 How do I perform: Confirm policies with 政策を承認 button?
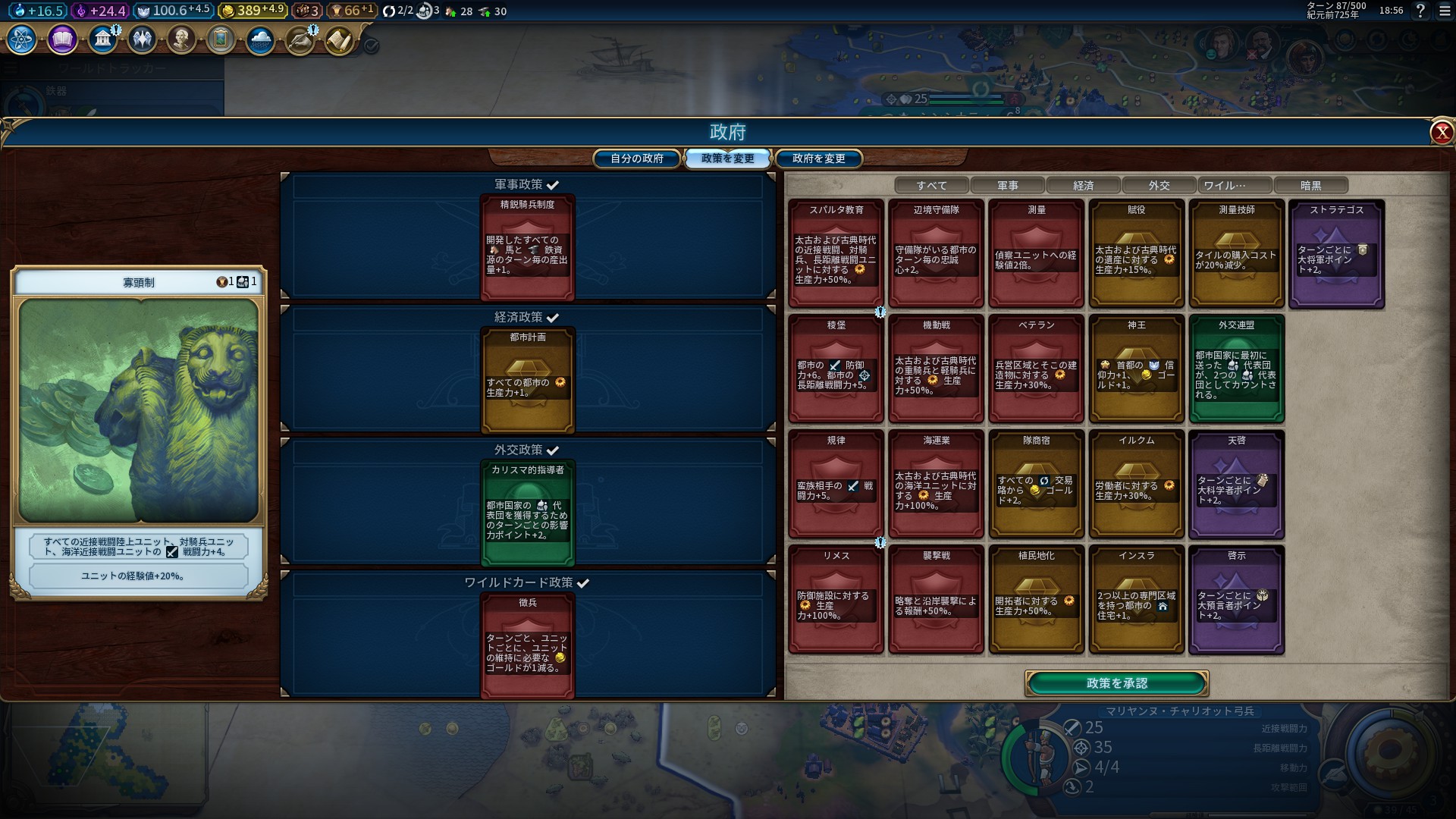click(x=1116, y=683)
